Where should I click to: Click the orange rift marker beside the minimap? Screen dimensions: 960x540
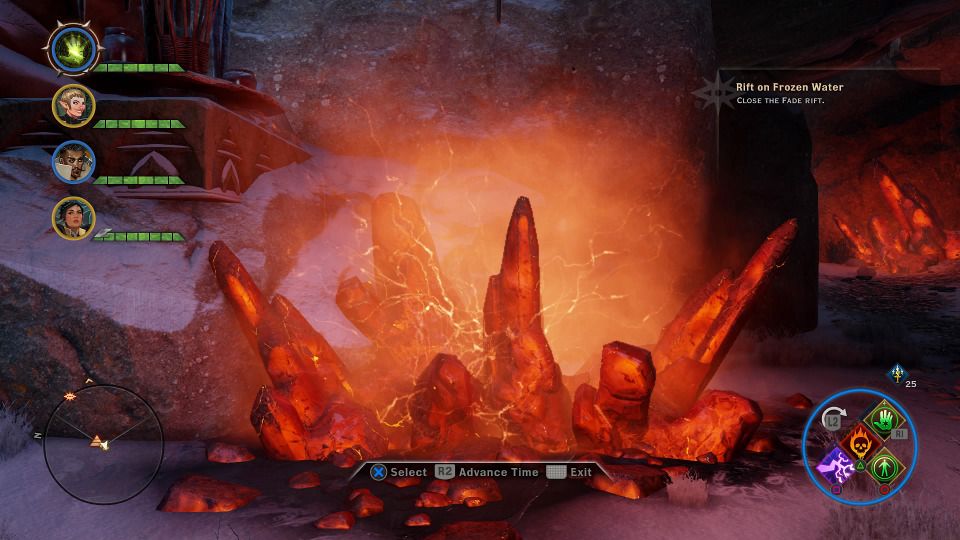[x=70, y=397]
